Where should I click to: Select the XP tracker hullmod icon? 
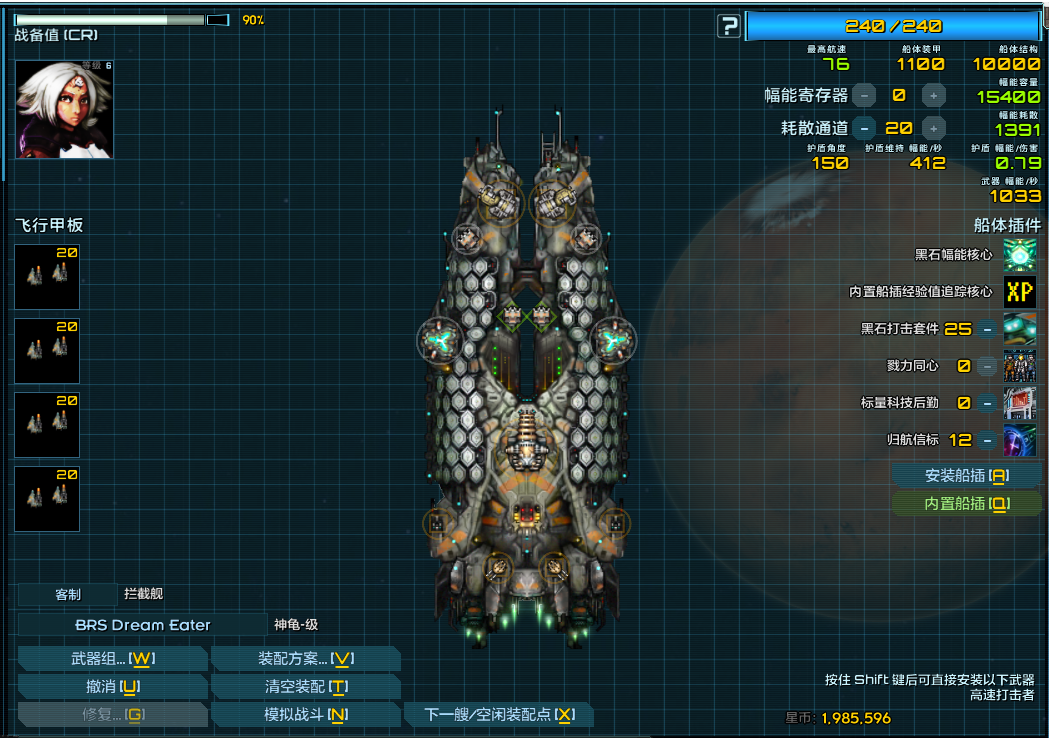click(1020, 292)
